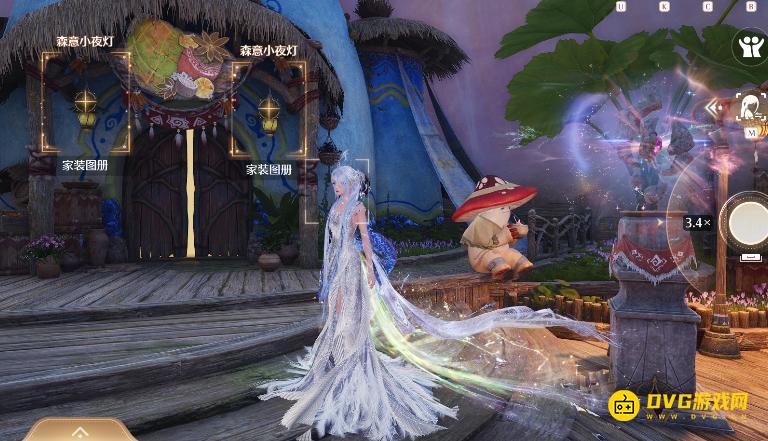
Task: Open the two-figure group pose icon
Action: tap(748, 45)
